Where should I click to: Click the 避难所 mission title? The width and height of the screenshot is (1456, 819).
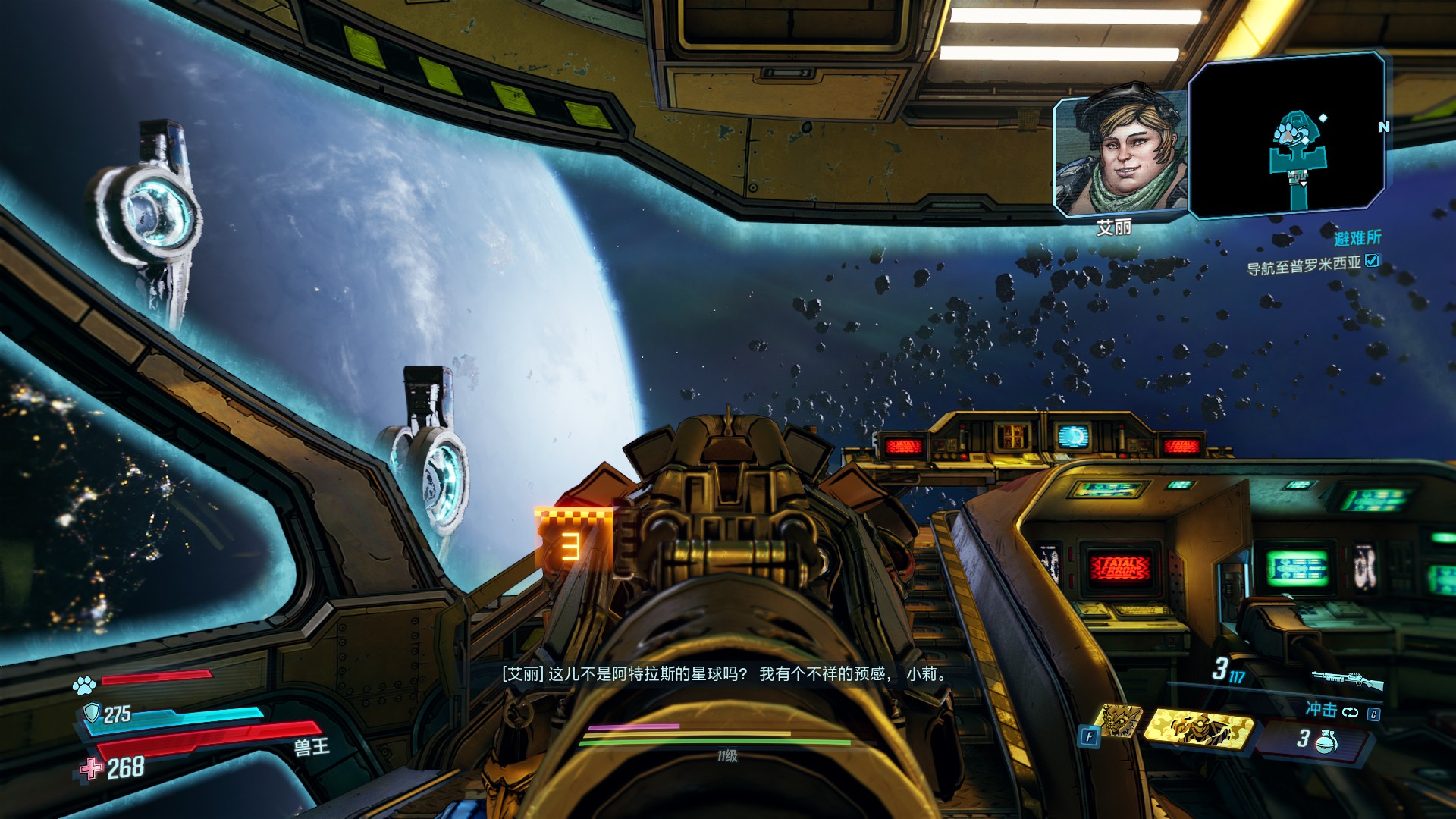(1357, 238)
